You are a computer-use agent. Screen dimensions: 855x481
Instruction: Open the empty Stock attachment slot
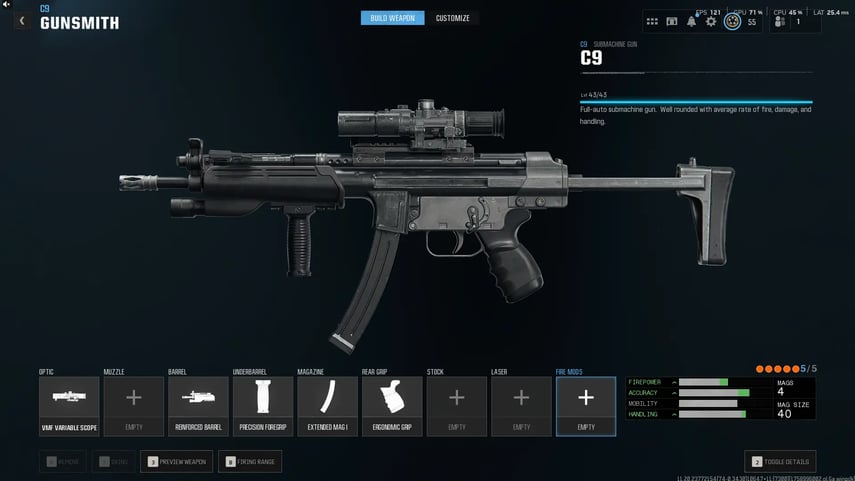click(x=456, y=406)
